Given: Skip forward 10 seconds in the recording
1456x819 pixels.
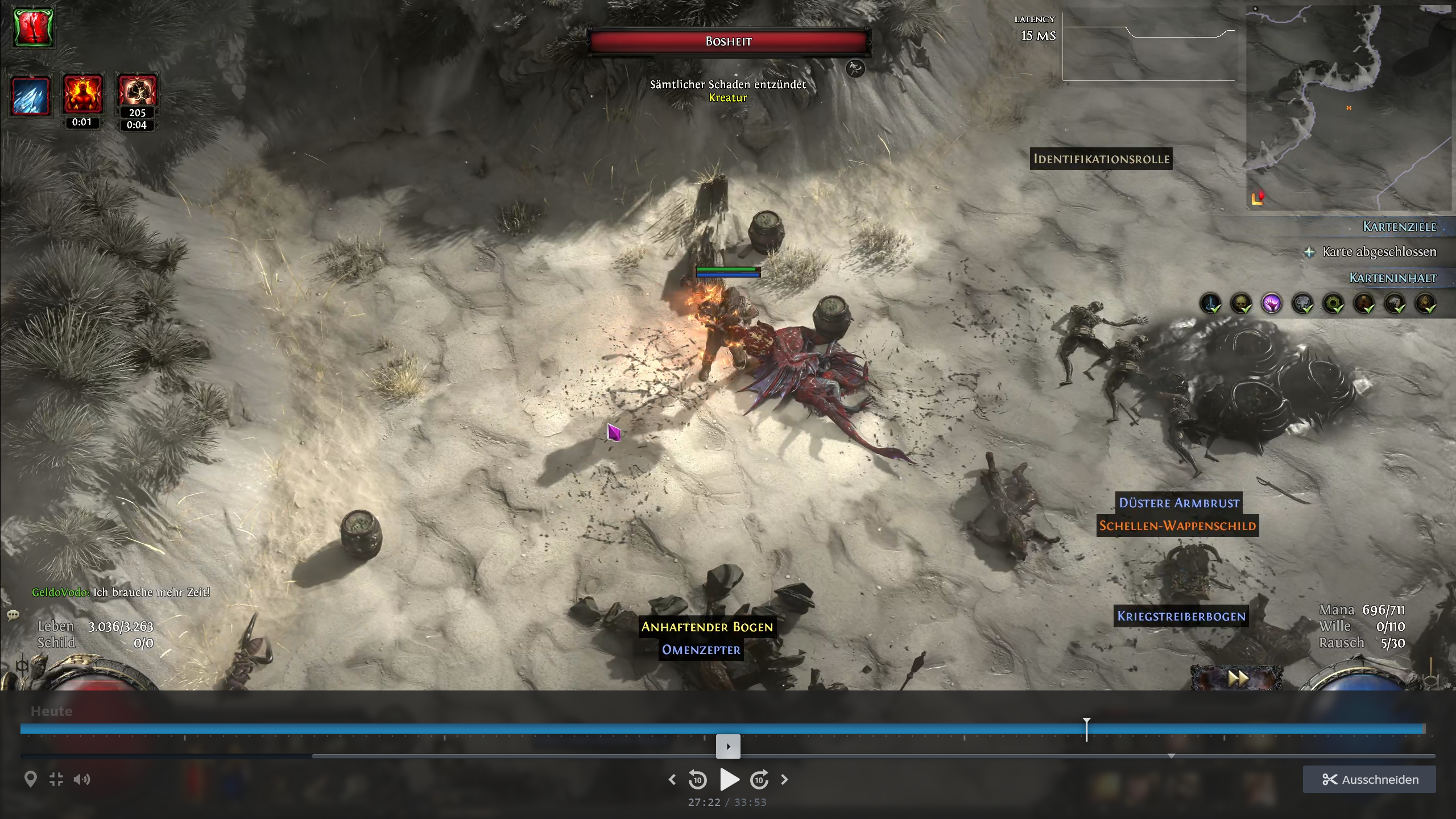Looking at the screenshot, I should pyautogui.click(x=759, y=779).
